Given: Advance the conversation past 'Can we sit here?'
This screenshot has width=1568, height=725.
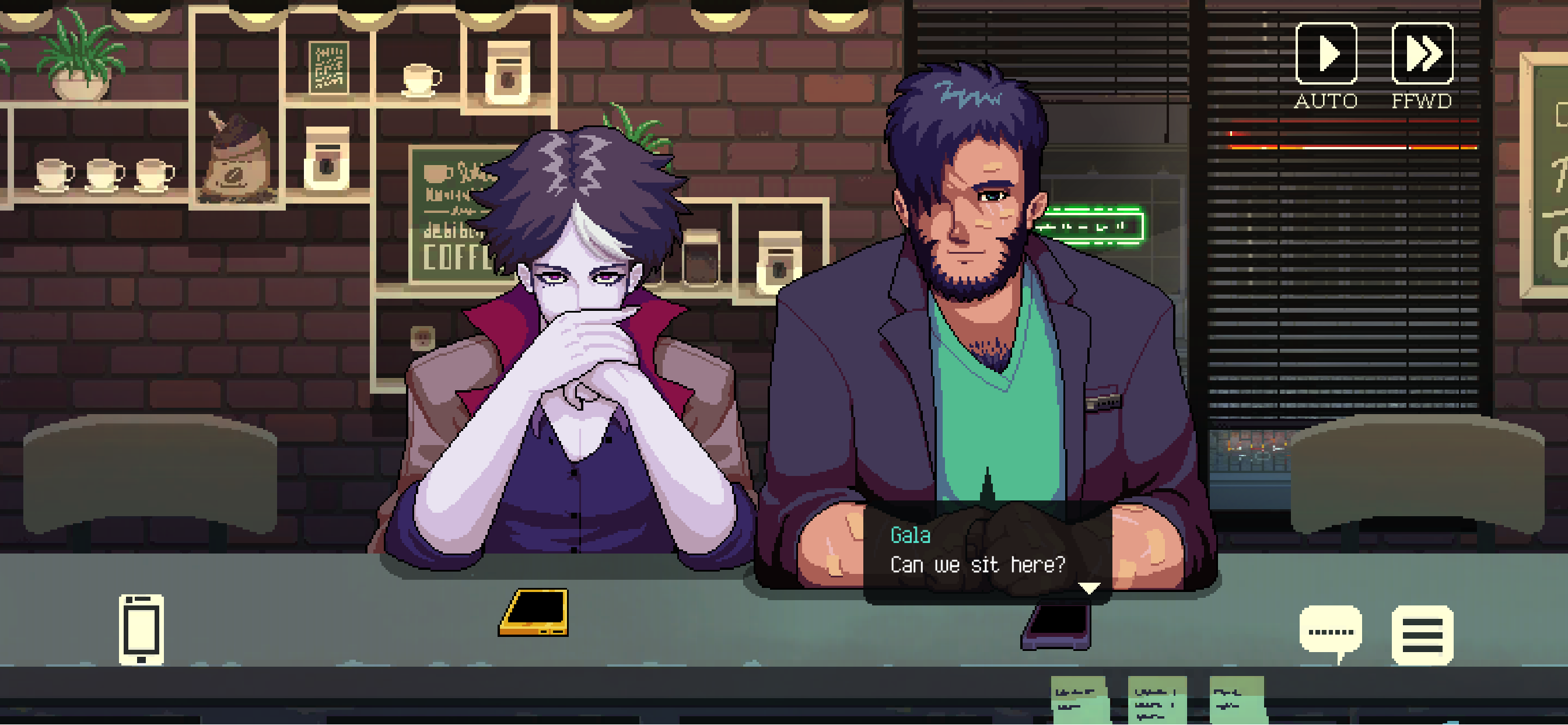Looking at the screenshot, I should tap(979, 563).
